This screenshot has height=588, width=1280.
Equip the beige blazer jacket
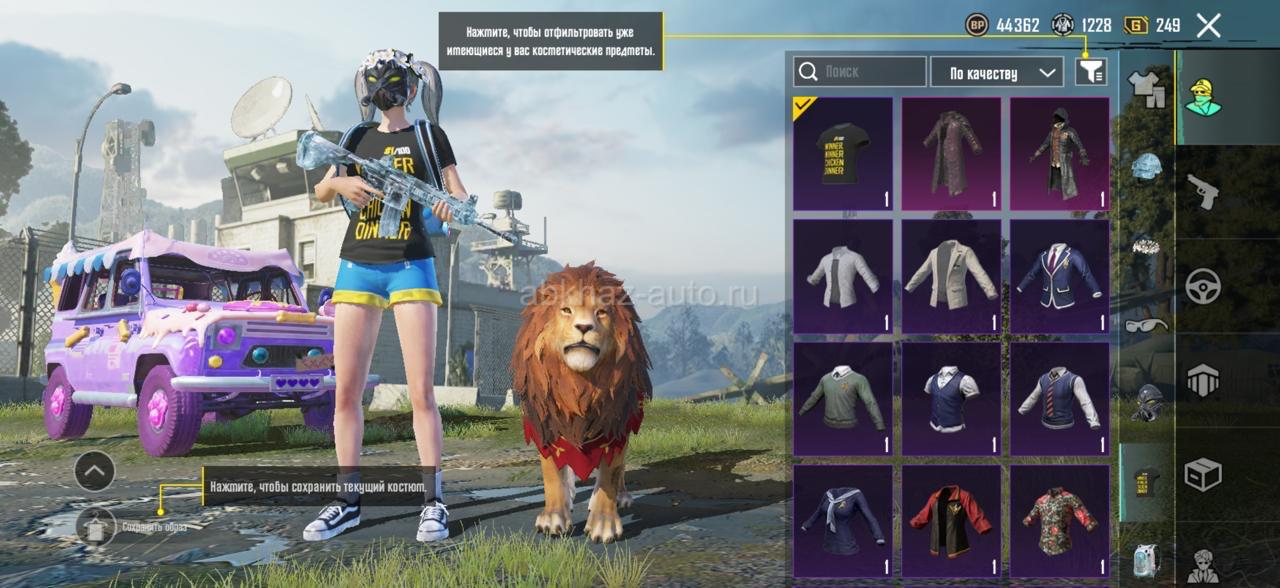pos(951,276)
